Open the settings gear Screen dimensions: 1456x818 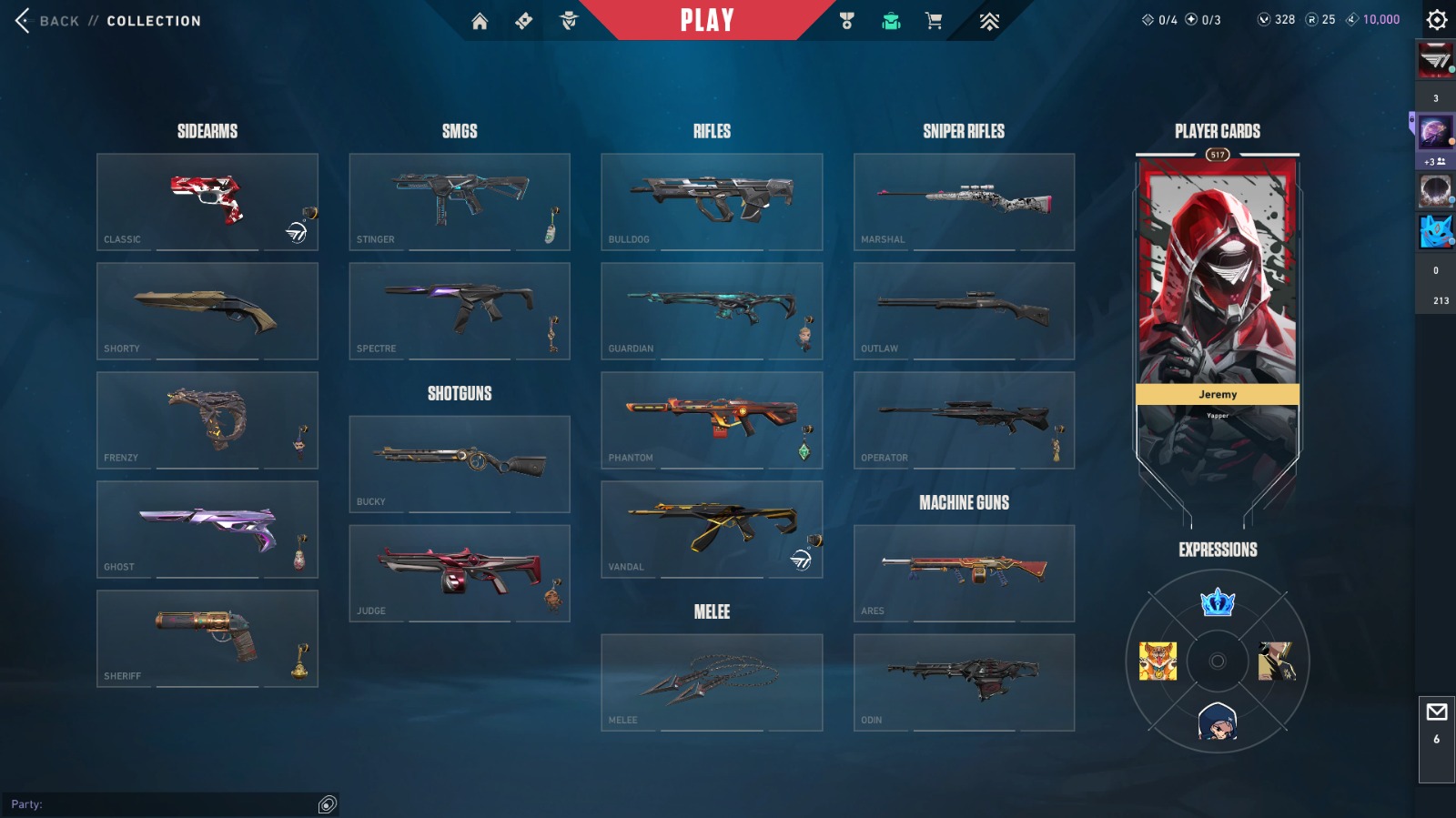(1436, 20)
